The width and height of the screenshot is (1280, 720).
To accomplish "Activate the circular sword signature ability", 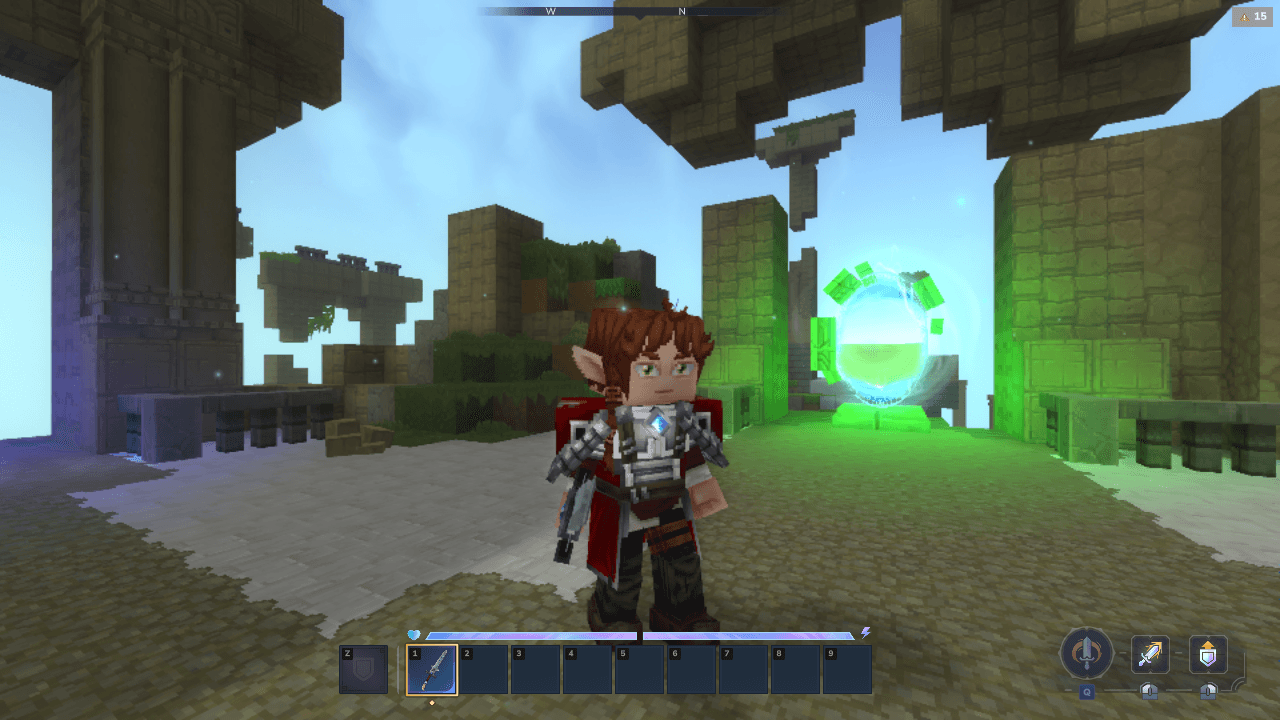I will 1086,654.
